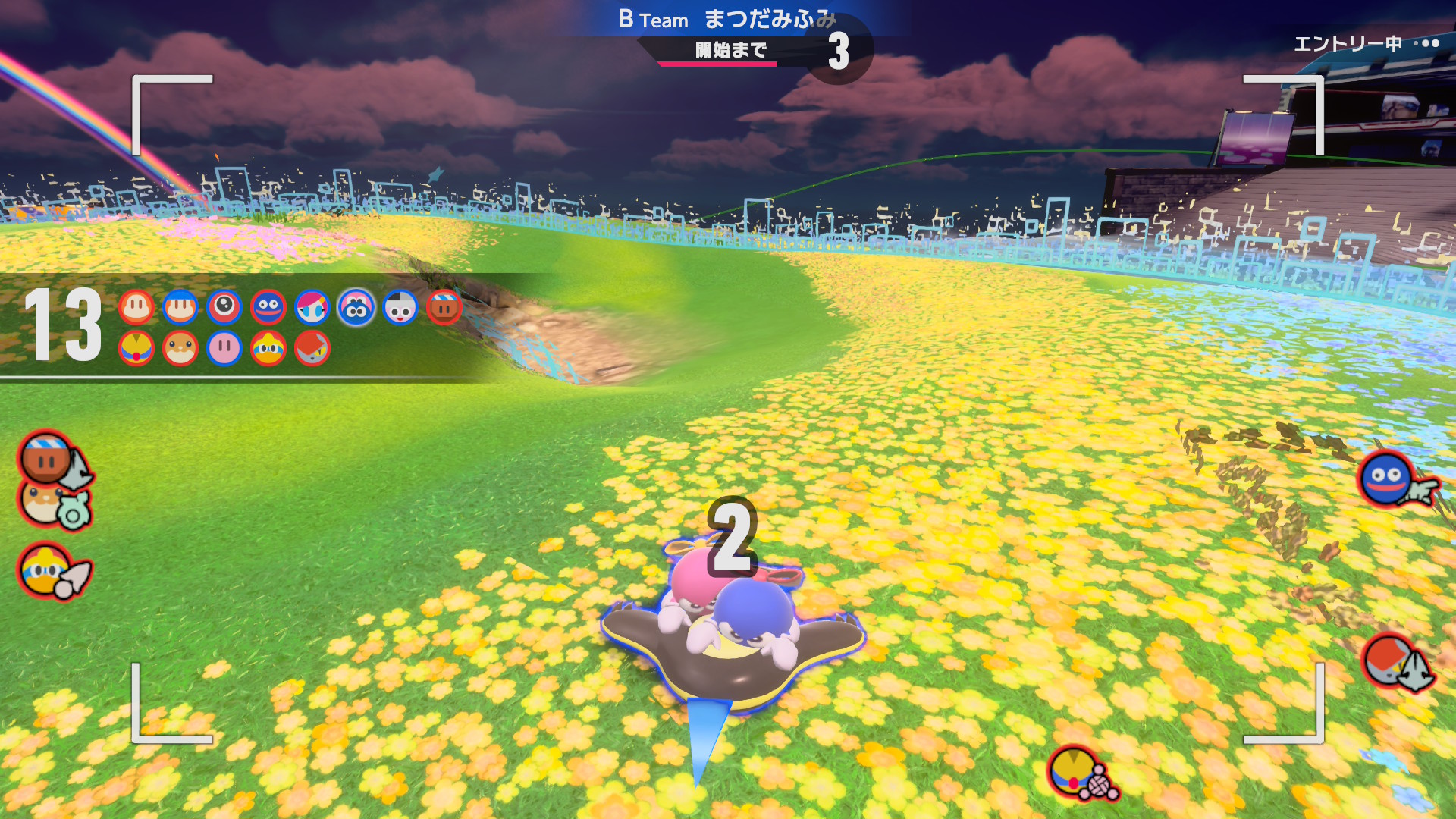Click the gold helmet edge marker with yarn-ball machine

1080,773
